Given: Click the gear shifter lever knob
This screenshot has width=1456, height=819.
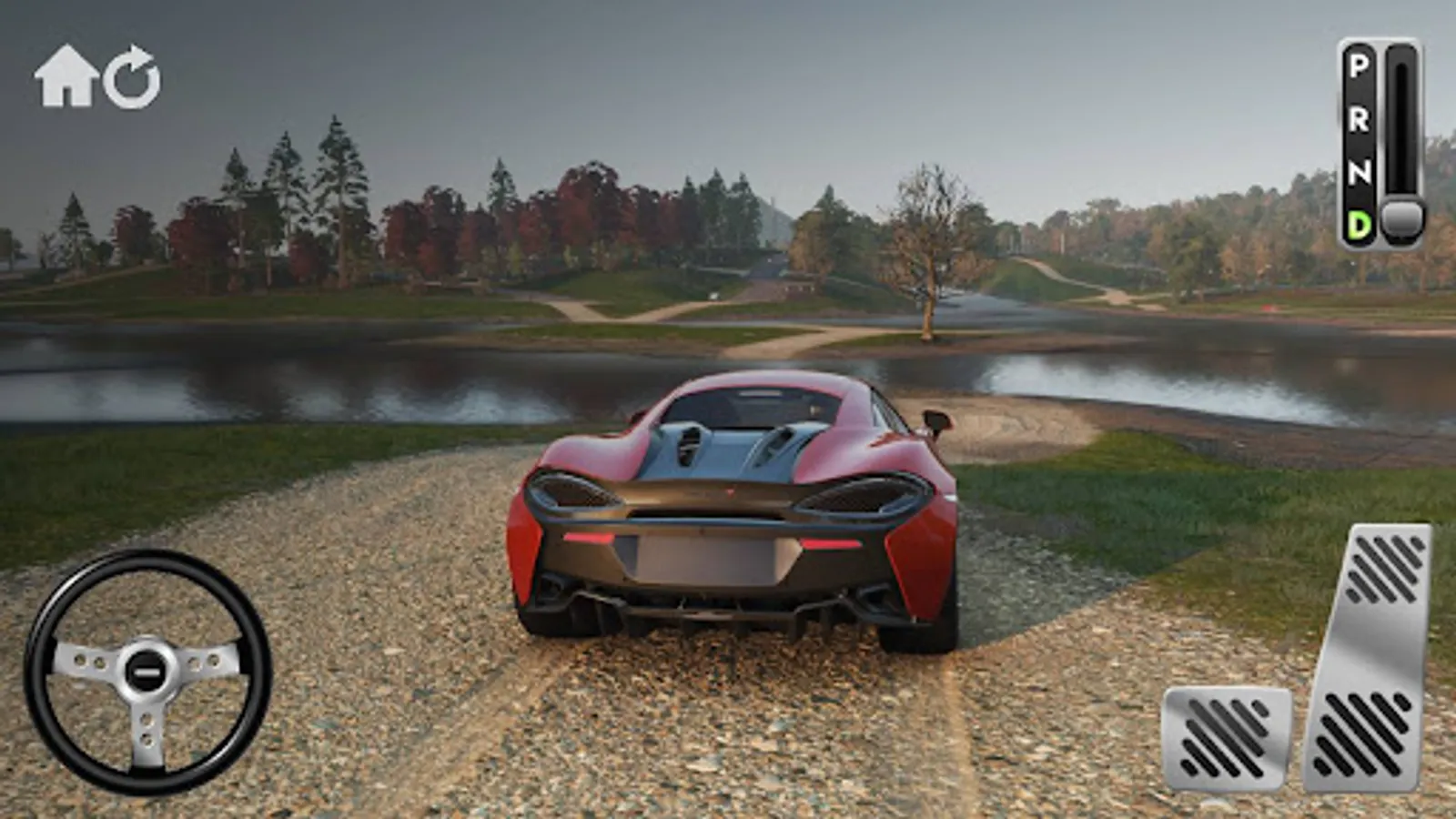Looking at the screenshot, I should pos(1402,219).
